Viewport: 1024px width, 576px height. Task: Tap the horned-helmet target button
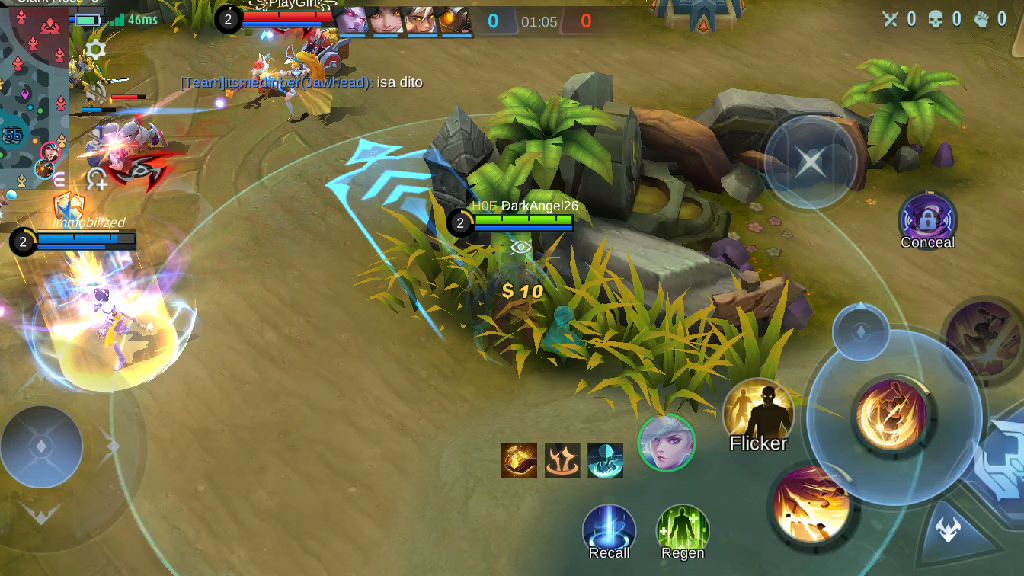[x=946, y=531]
